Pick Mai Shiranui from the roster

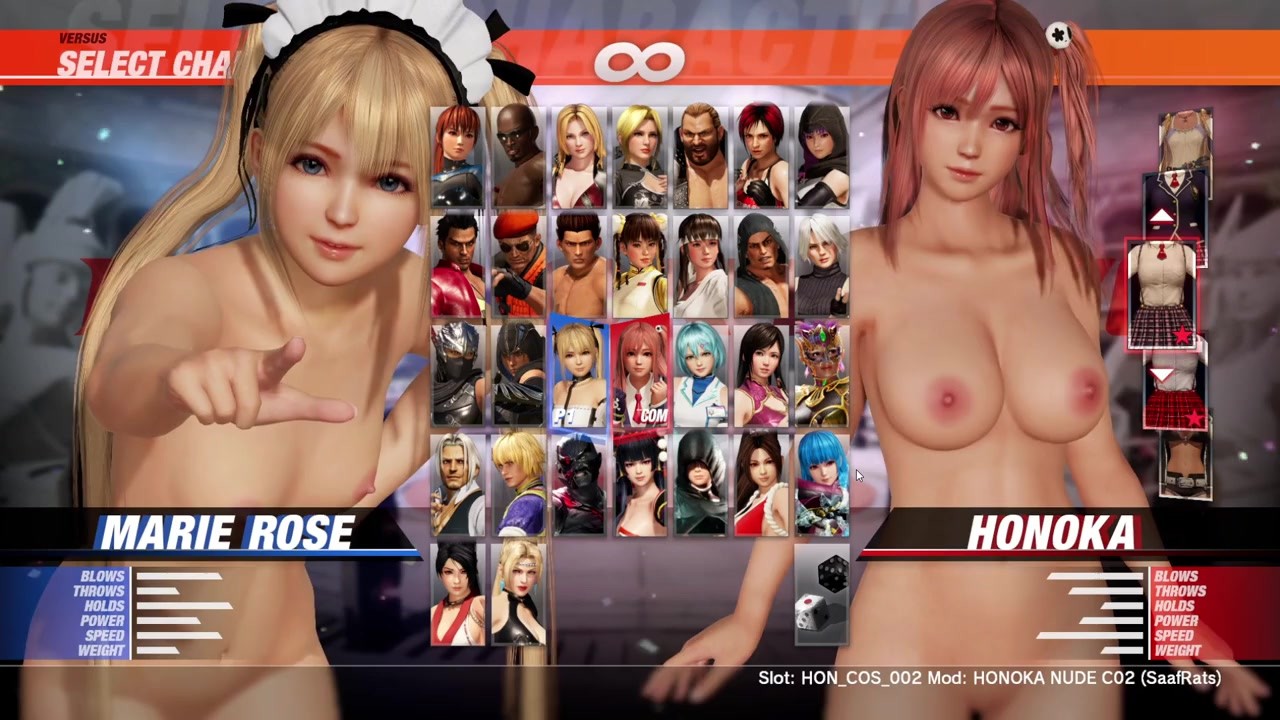point(761,485)
